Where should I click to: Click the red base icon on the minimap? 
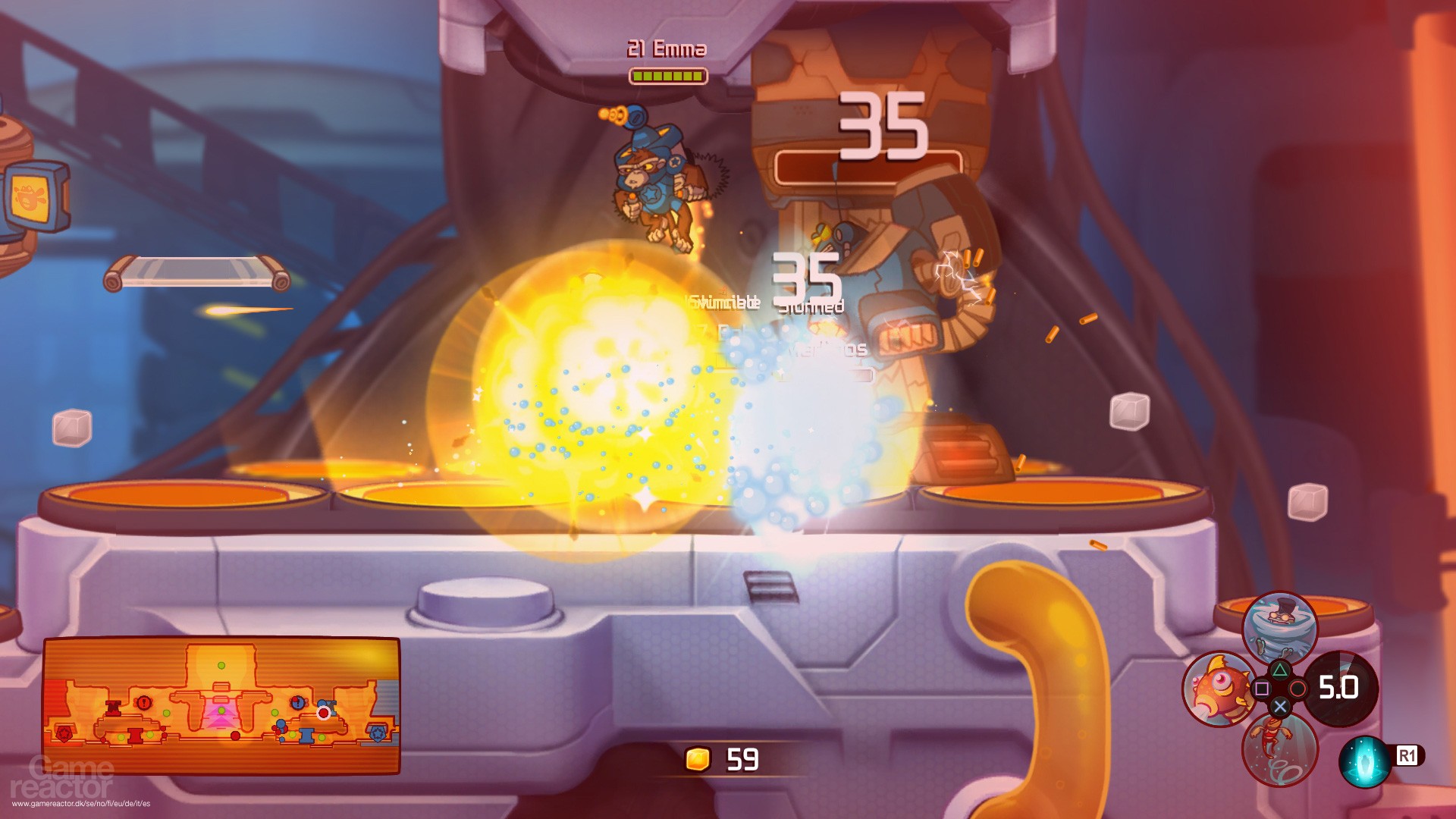(x=64, y=733)
